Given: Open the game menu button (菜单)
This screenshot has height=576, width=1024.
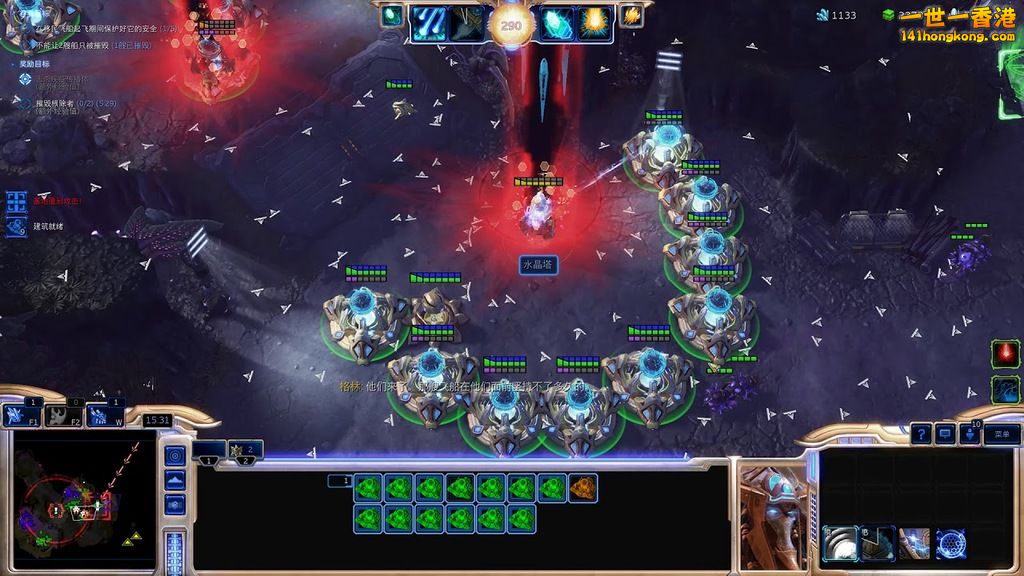Looking at the screenshot, I should (1002, 434).
